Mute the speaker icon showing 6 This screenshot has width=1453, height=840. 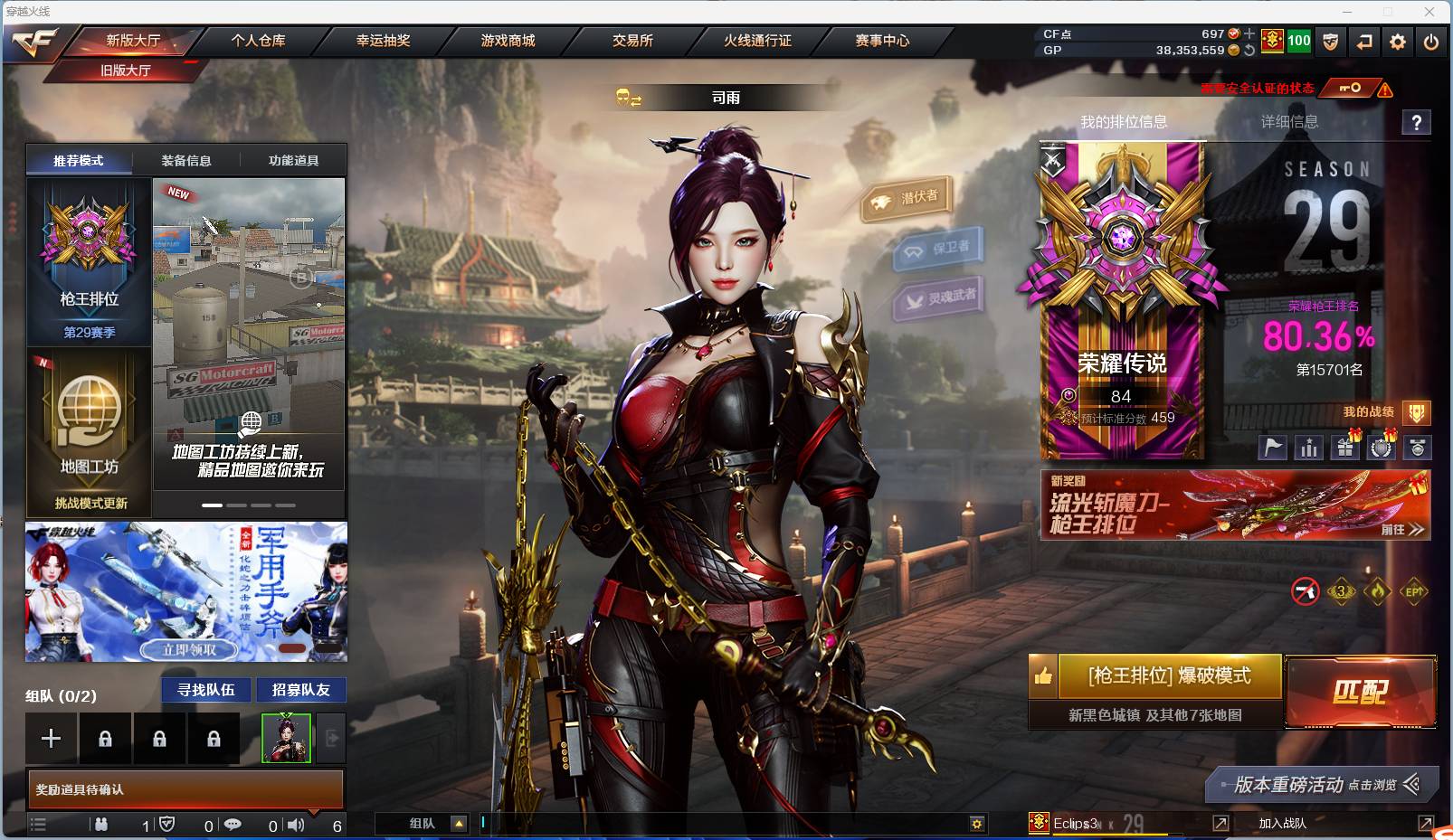(x=296, y=825)
